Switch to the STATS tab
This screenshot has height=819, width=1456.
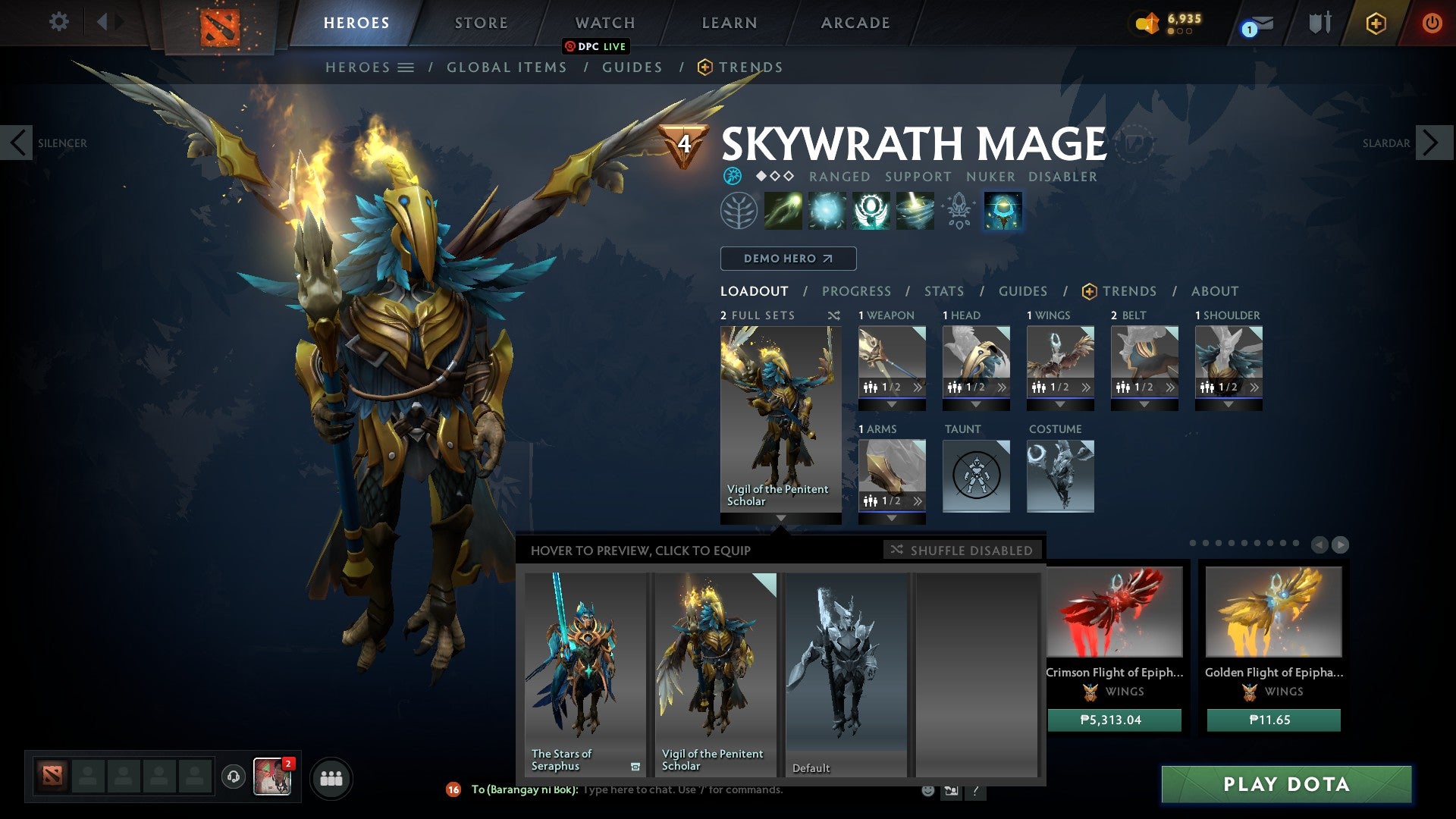pos(943,290)
